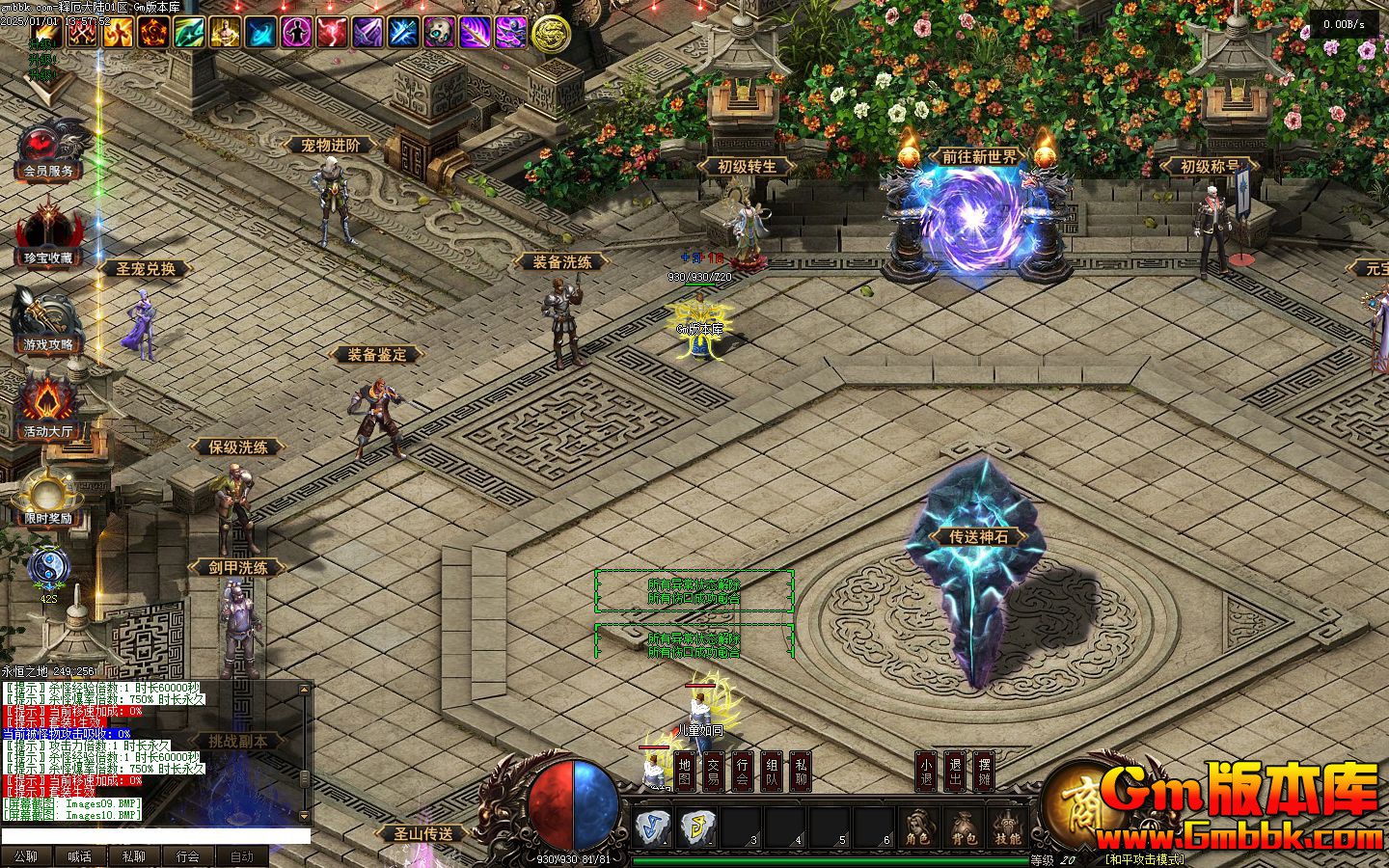1389x868 pixels.
Task: Open the 背包 backpack
Action: tap(963, 828)
